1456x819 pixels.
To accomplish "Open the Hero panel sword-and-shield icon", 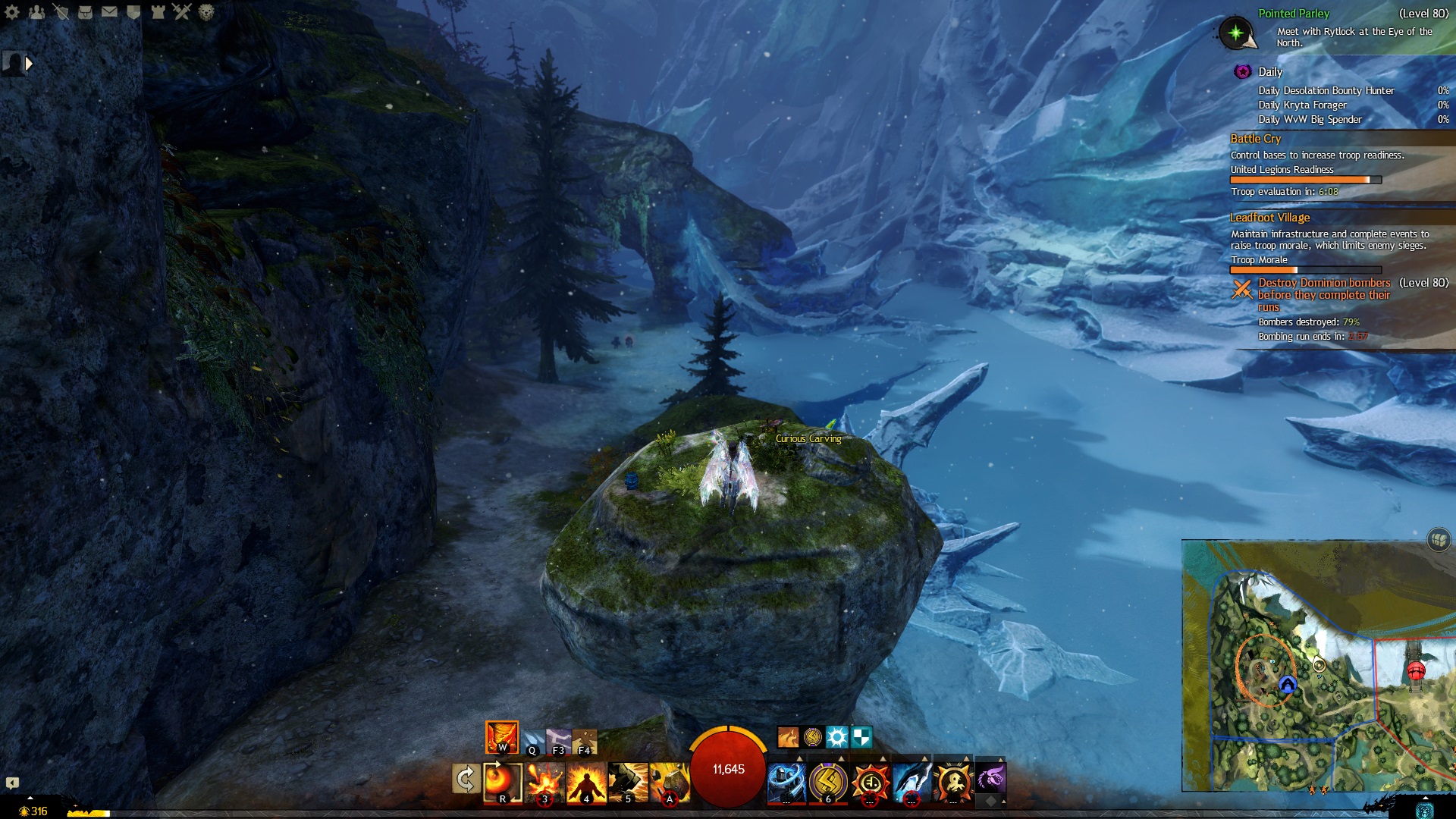I will coord(61,12).
